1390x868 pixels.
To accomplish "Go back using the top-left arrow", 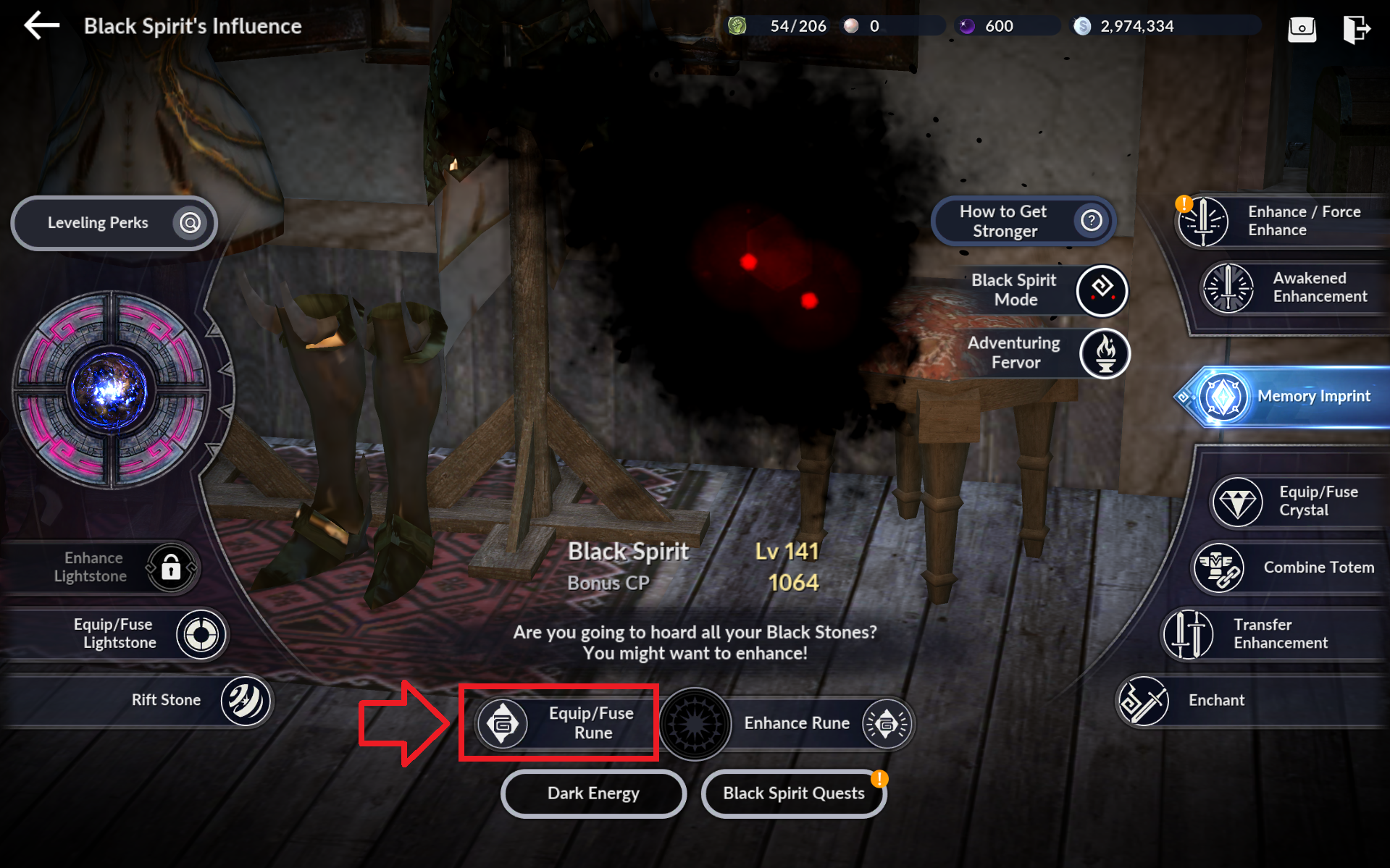I will click(41, 26).
